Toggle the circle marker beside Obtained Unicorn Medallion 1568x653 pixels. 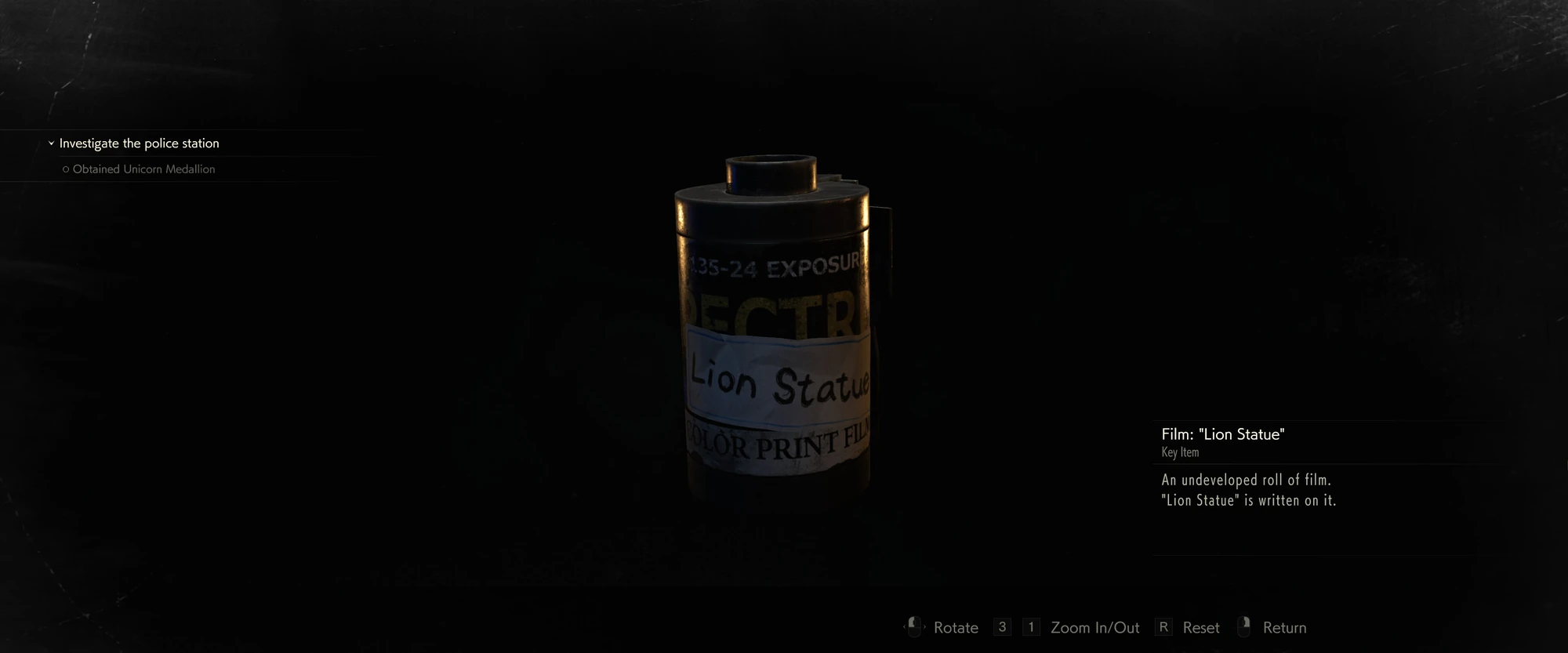click(x=66, y=169)
